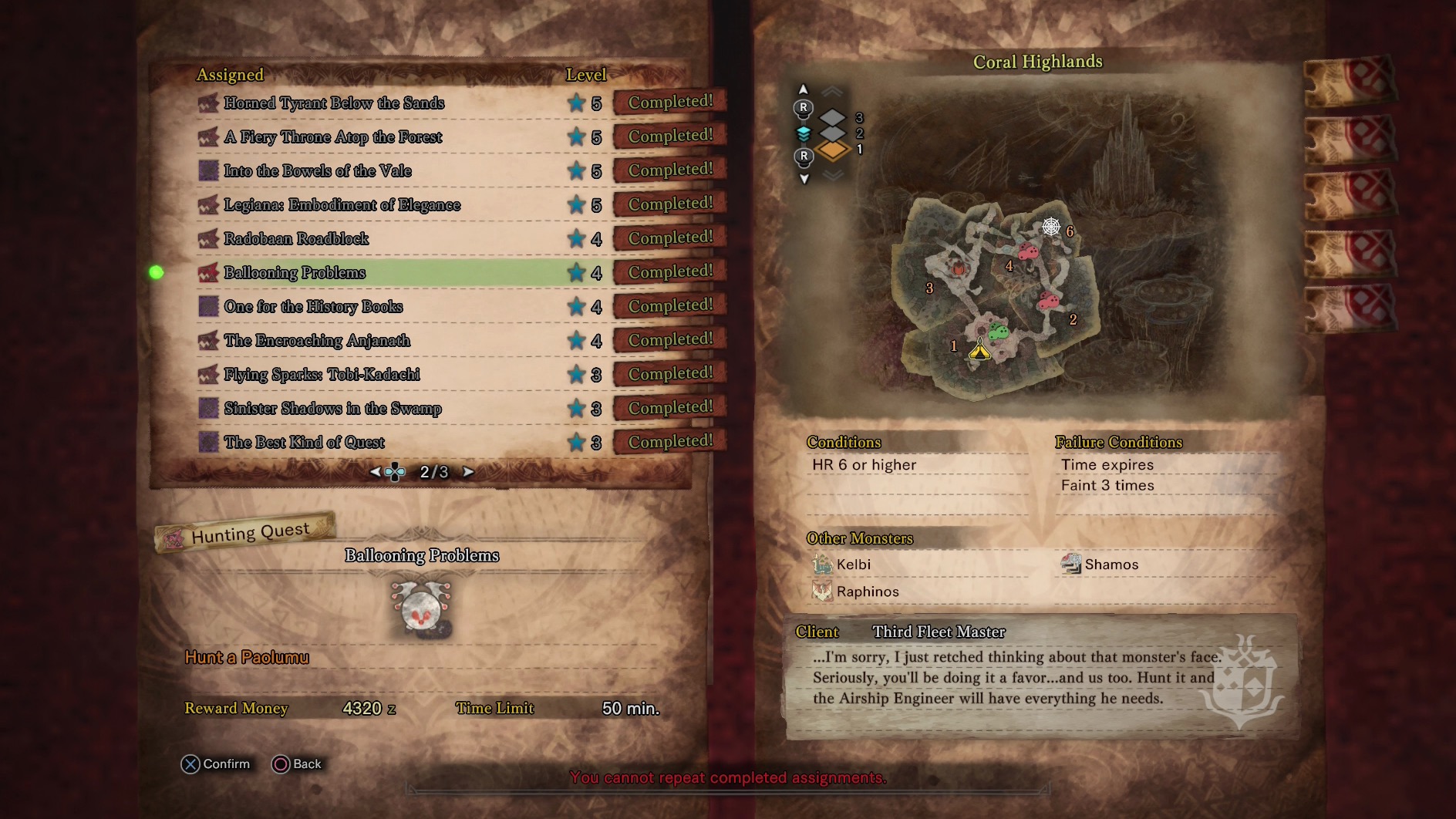
Task: Choose Sinister Shadows in the Swamp
Action: coord(332,409)
